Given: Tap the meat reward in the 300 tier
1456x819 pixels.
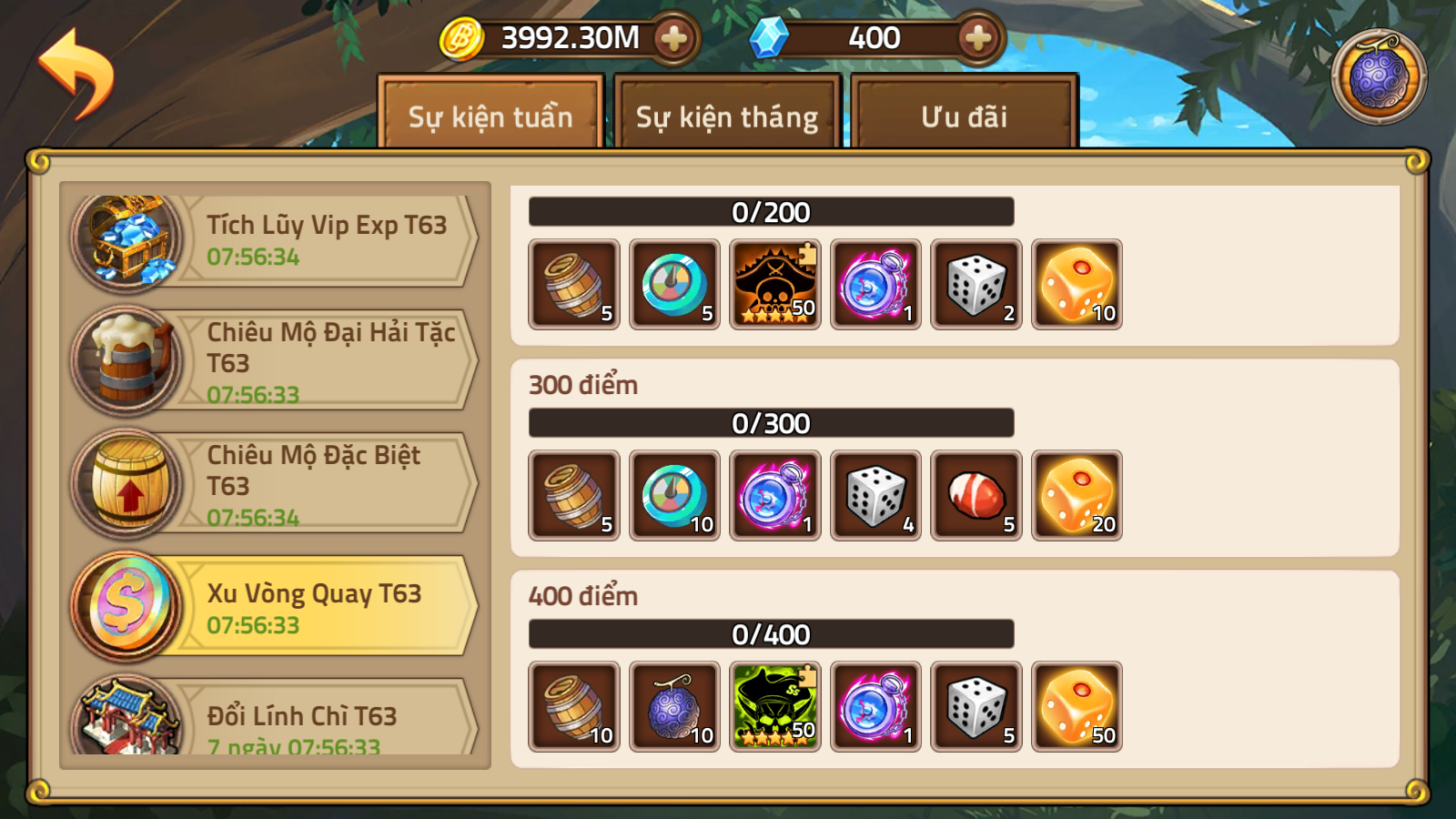Looking at the screenshot, I should [x=976, y=496].
